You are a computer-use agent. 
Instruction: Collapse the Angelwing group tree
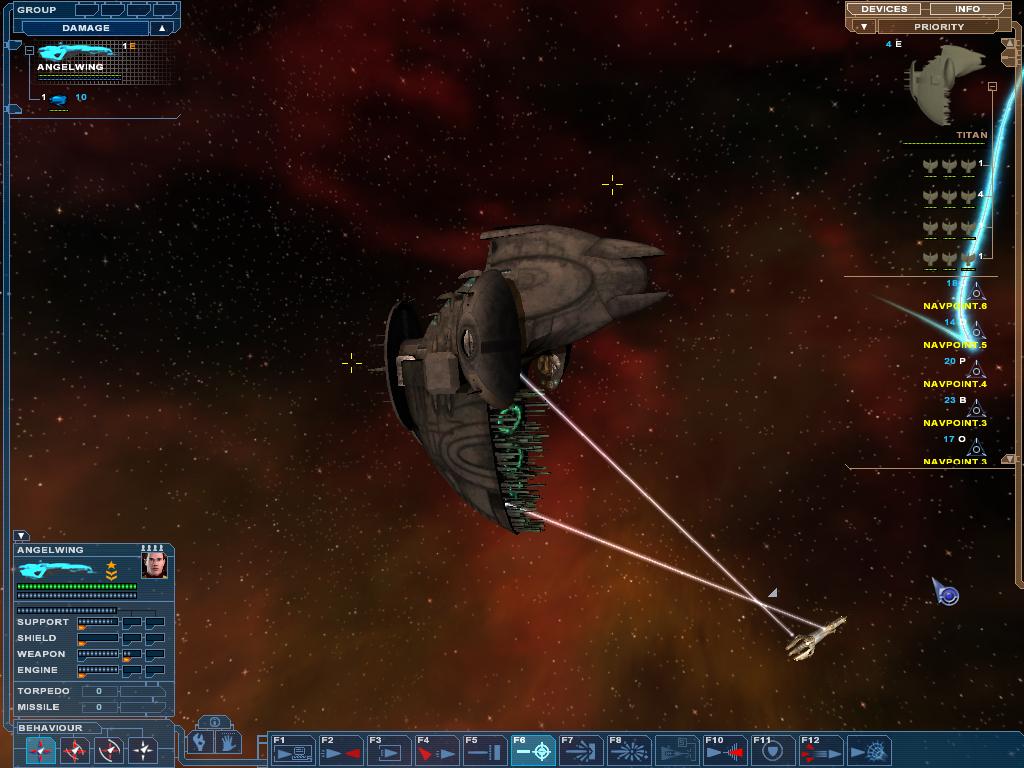(x=30, y=50)
